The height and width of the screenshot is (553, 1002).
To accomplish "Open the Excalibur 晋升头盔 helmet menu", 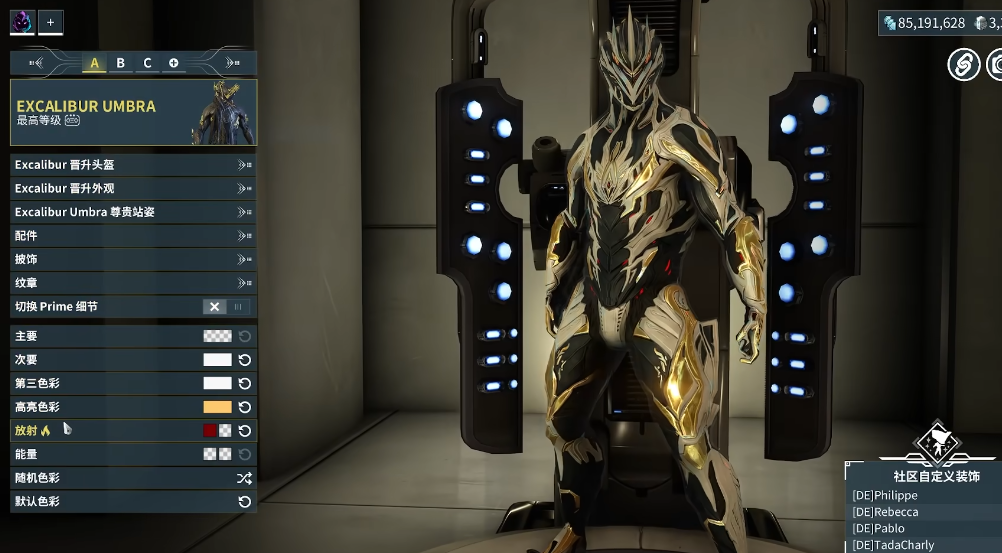I will tap(133, 164).
